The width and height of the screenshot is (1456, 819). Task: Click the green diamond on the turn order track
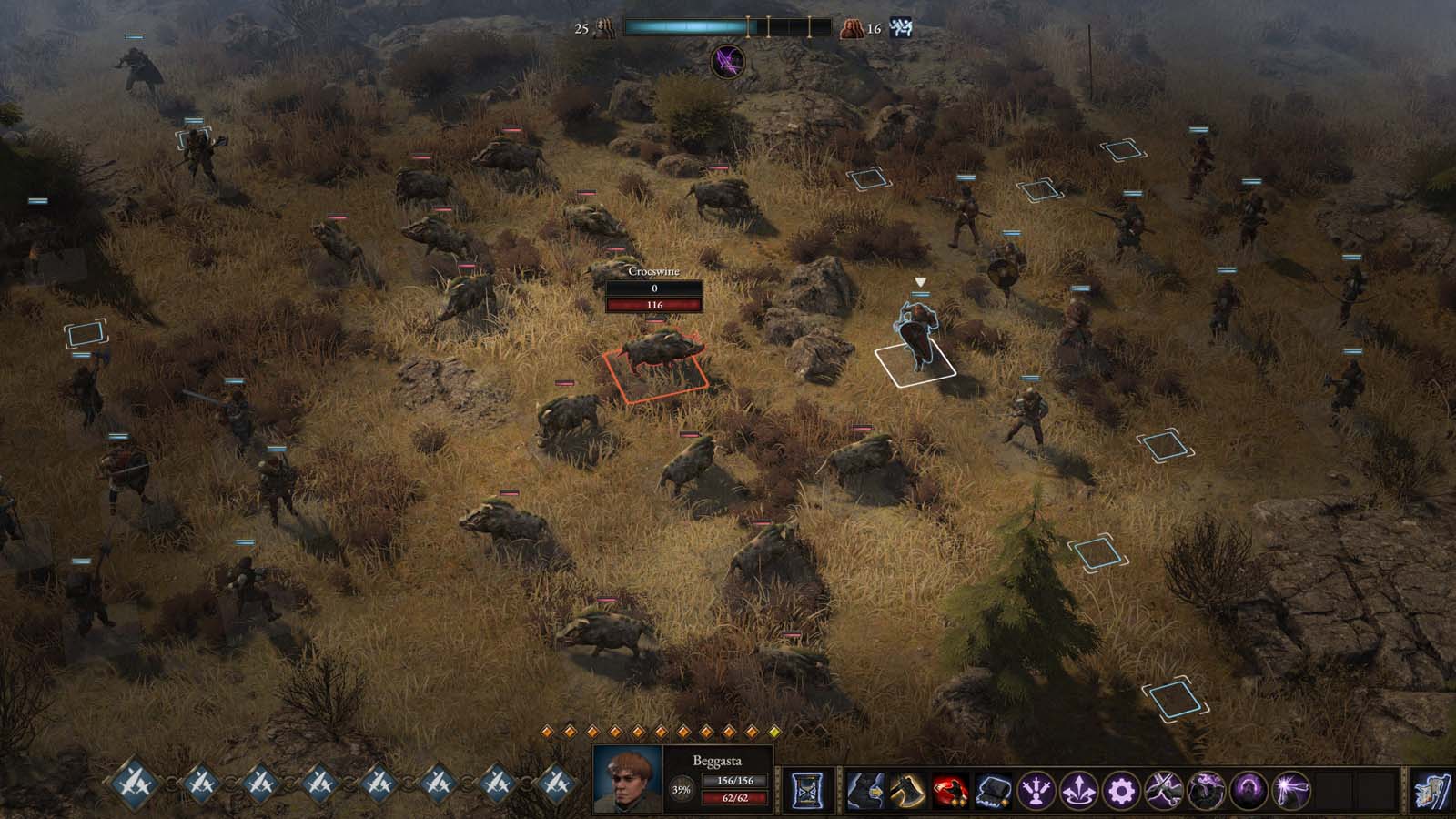(x=775, y=732)
